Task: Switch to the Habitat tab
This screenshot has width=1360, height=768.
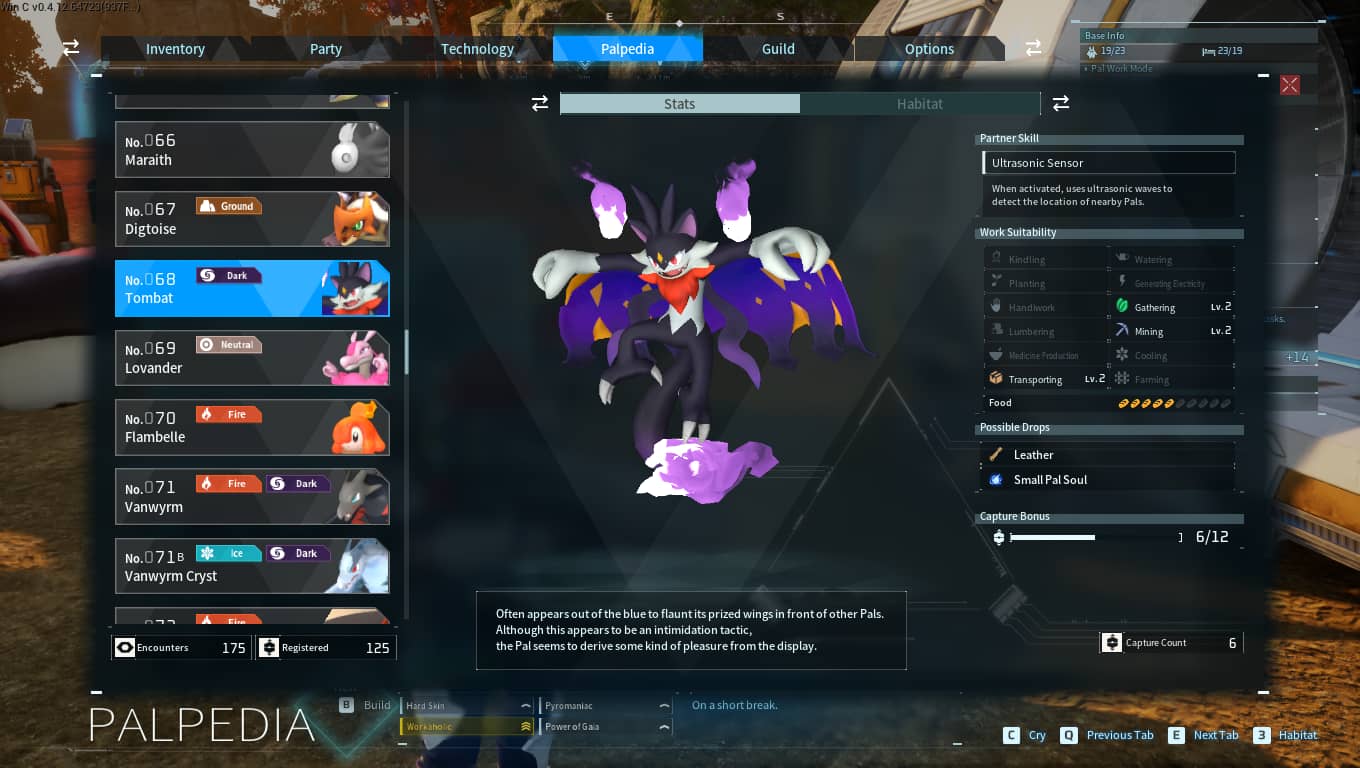Action: click(919, 103)
